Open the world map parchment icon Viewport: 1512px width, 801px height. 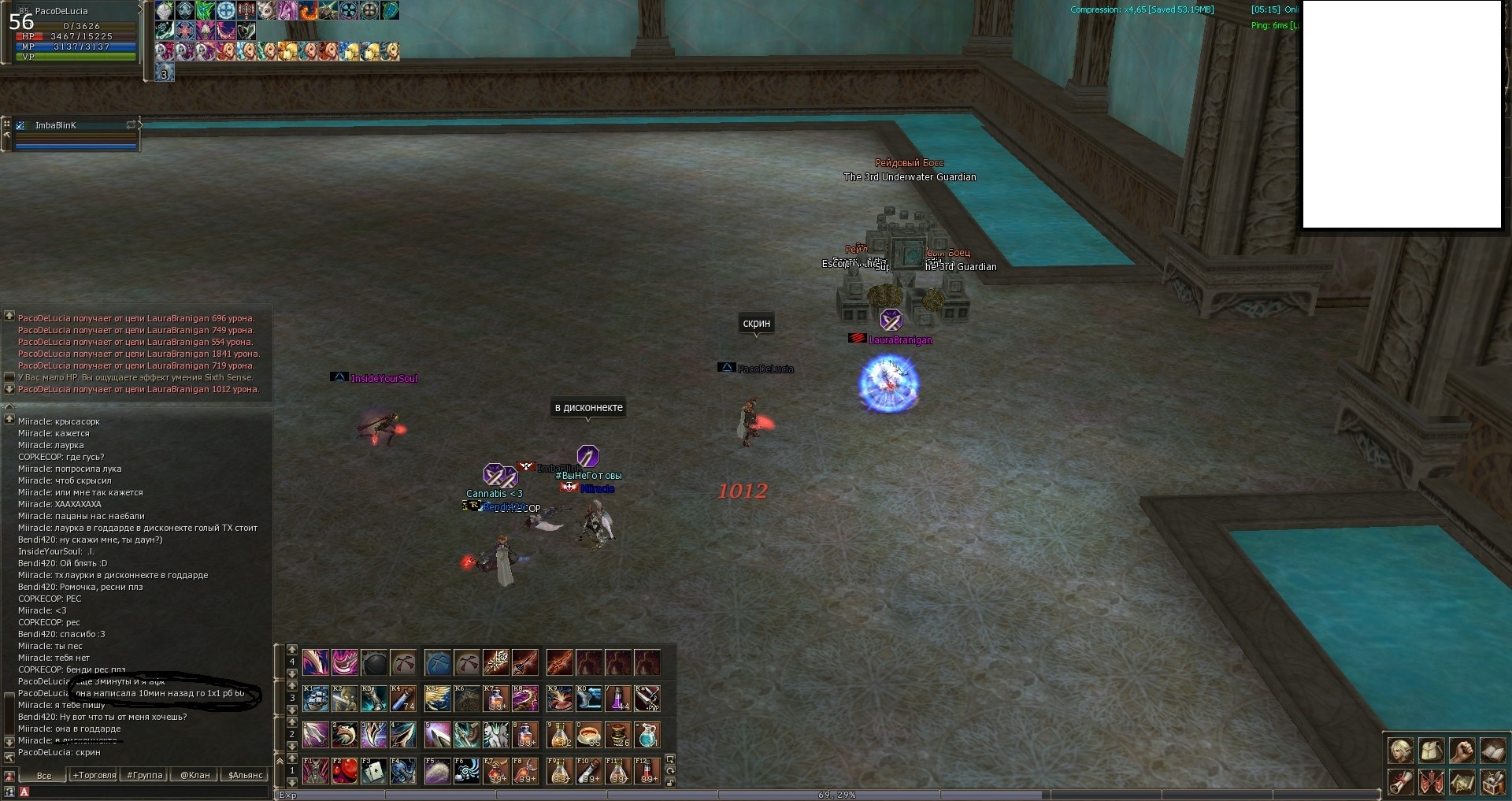coord(1462,782)
